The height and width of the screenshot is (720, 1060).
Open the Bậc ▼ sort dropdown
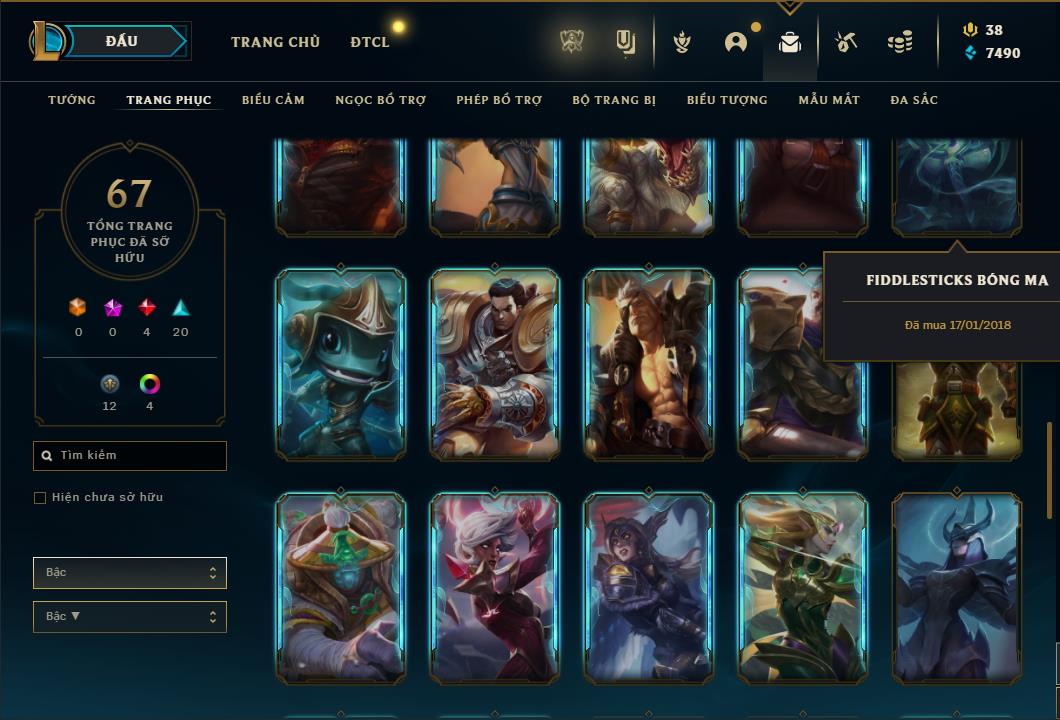[x=130, y=617]
